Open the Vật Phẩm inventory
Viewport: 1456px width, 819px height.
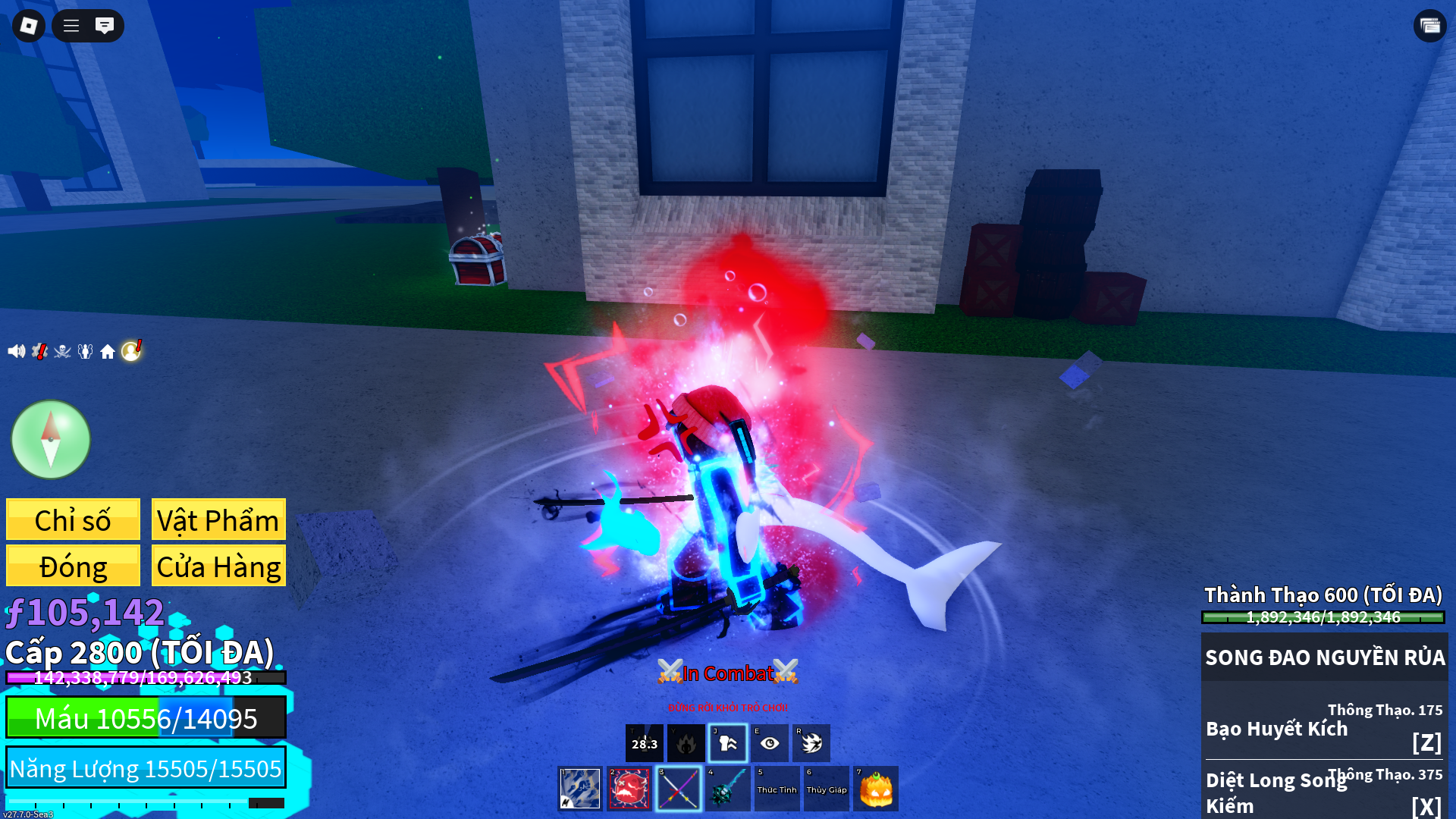coord(218,520)
